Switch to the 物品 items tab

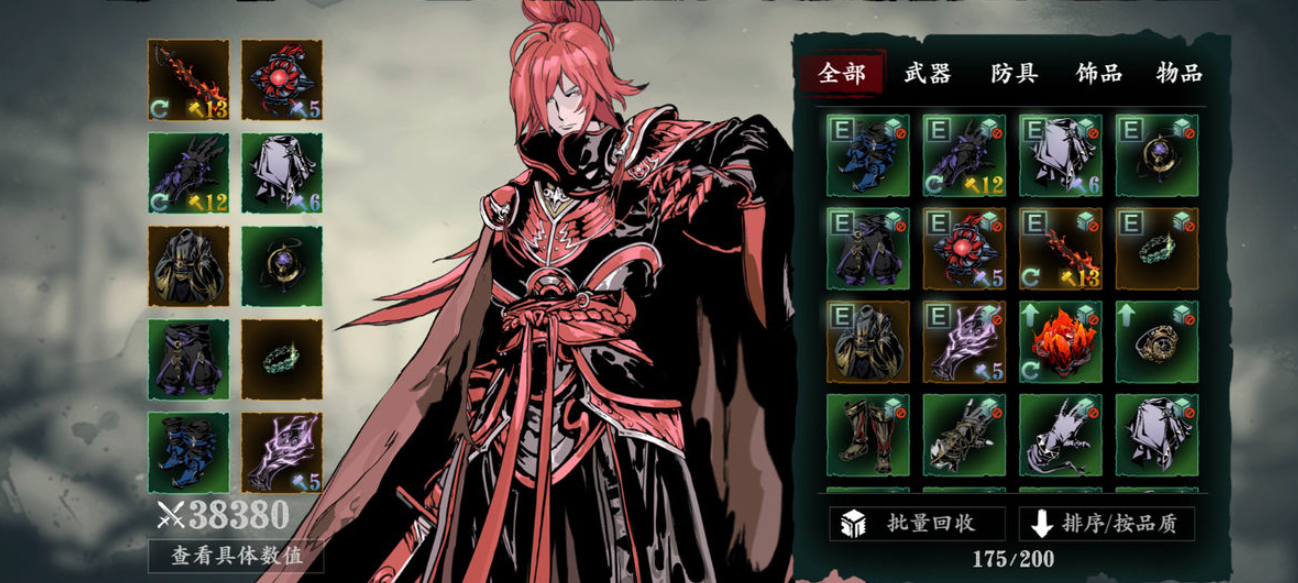tap(1178, 73)
